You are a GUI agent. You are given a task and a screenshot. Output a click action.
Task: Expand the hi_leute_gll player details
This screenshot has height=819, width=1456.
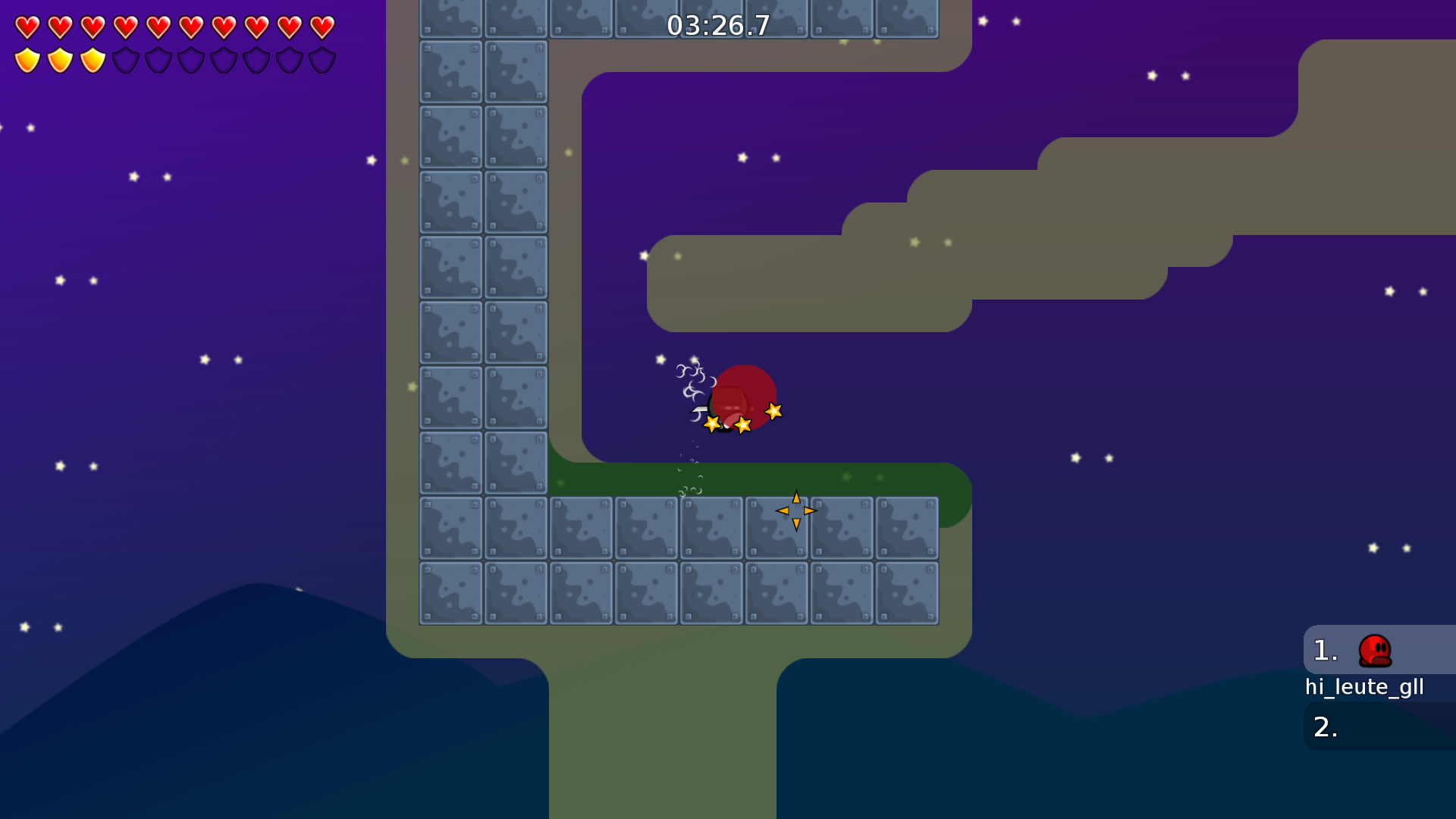(x=1365, y=687)
